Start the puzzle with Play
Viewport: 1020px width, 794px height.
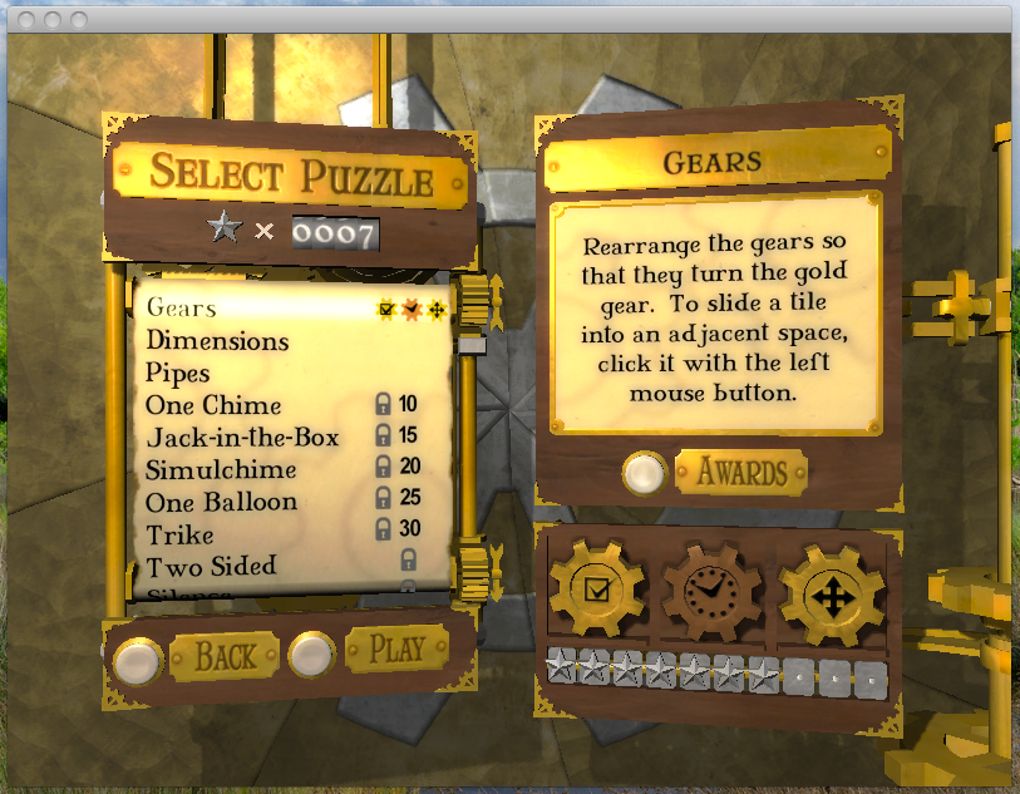tap(397, 649)
